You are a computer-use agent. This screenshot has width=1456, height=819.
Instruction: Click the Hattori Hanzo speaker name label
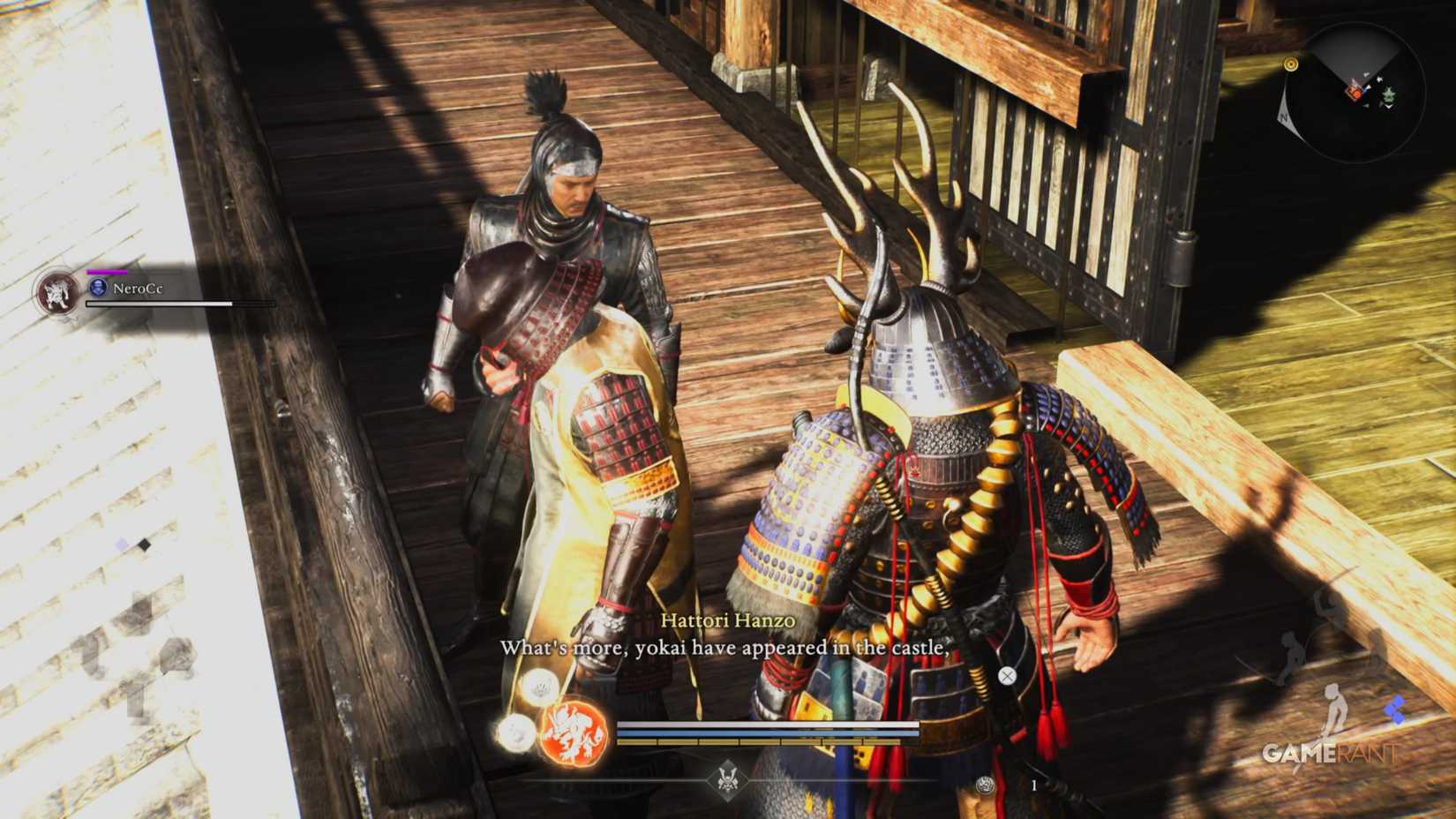click(727, 620)
